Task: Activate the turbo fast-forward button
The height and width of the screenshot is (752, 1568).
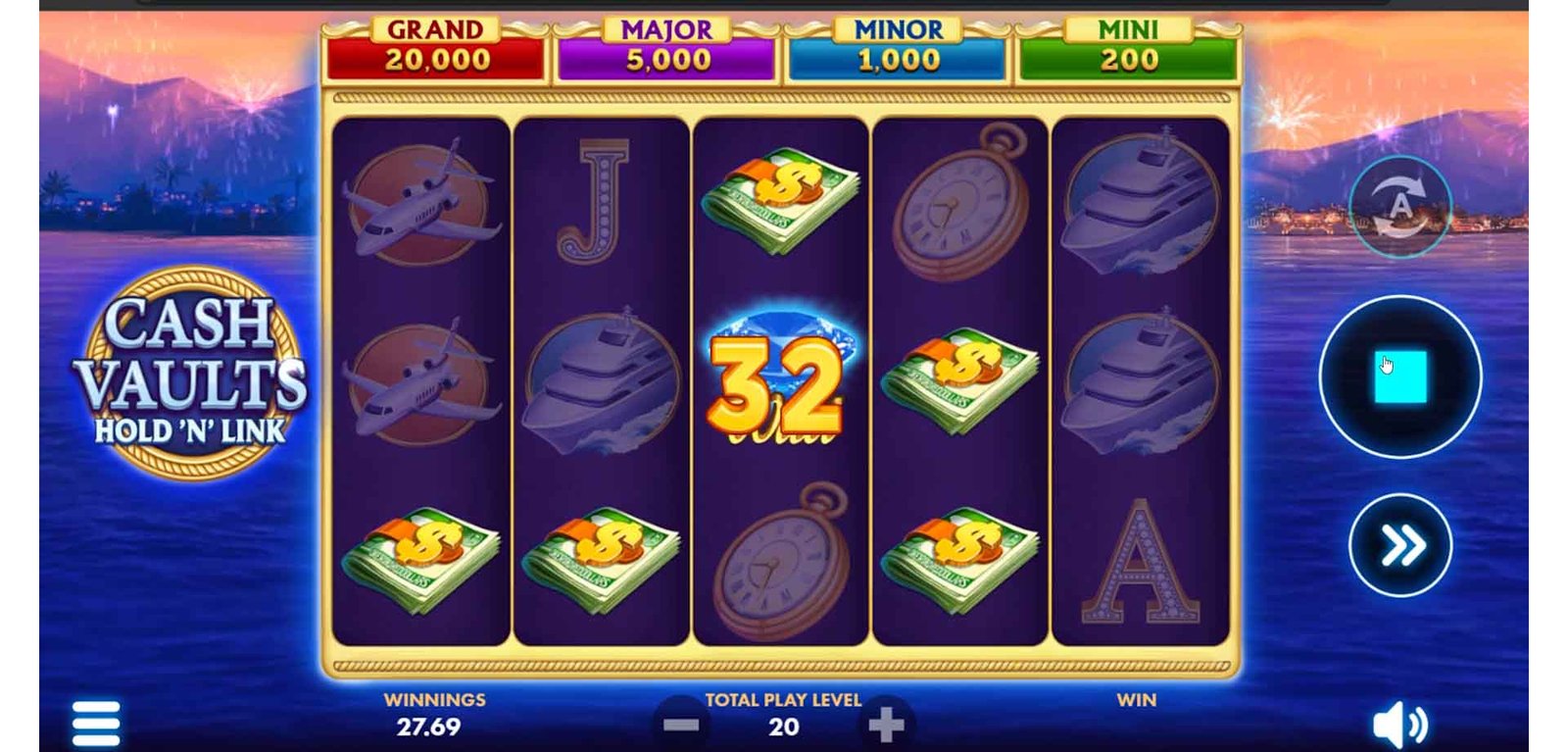Action: click(x=1400, y=545)
